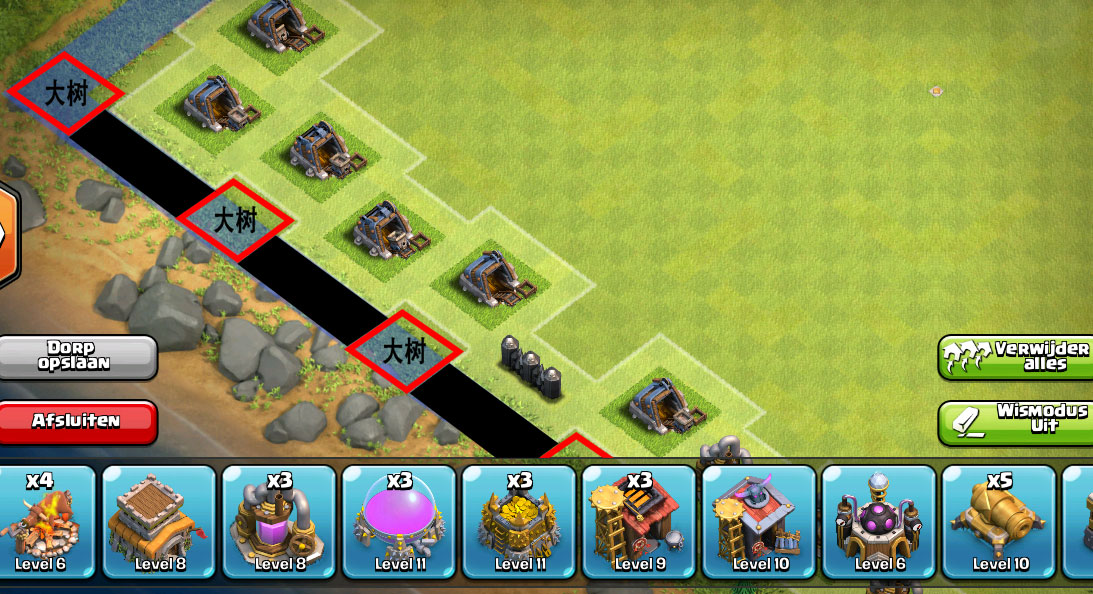Select the pink elixir storage Level 11
The height and width of the screenshot is (594, 1093).
point(399,521)
